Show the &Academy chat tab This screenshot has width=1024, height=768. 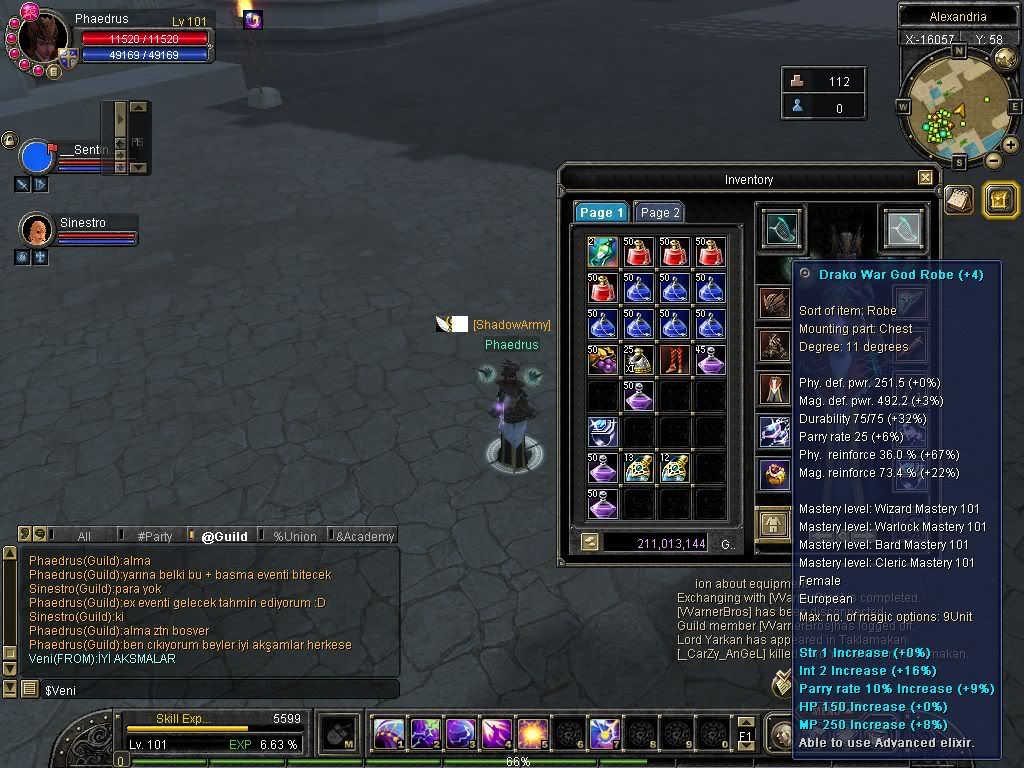[x=364, y=536]
